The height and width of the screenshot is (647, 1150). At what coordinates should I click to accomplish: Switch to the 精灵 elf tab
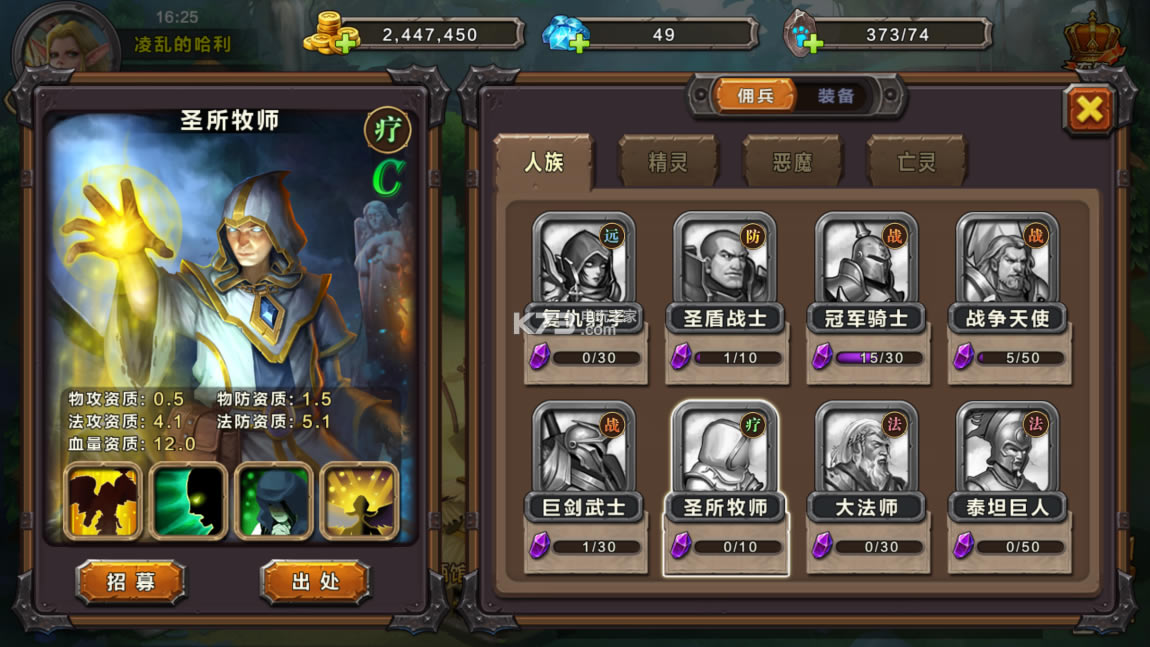tap(667, 162)
